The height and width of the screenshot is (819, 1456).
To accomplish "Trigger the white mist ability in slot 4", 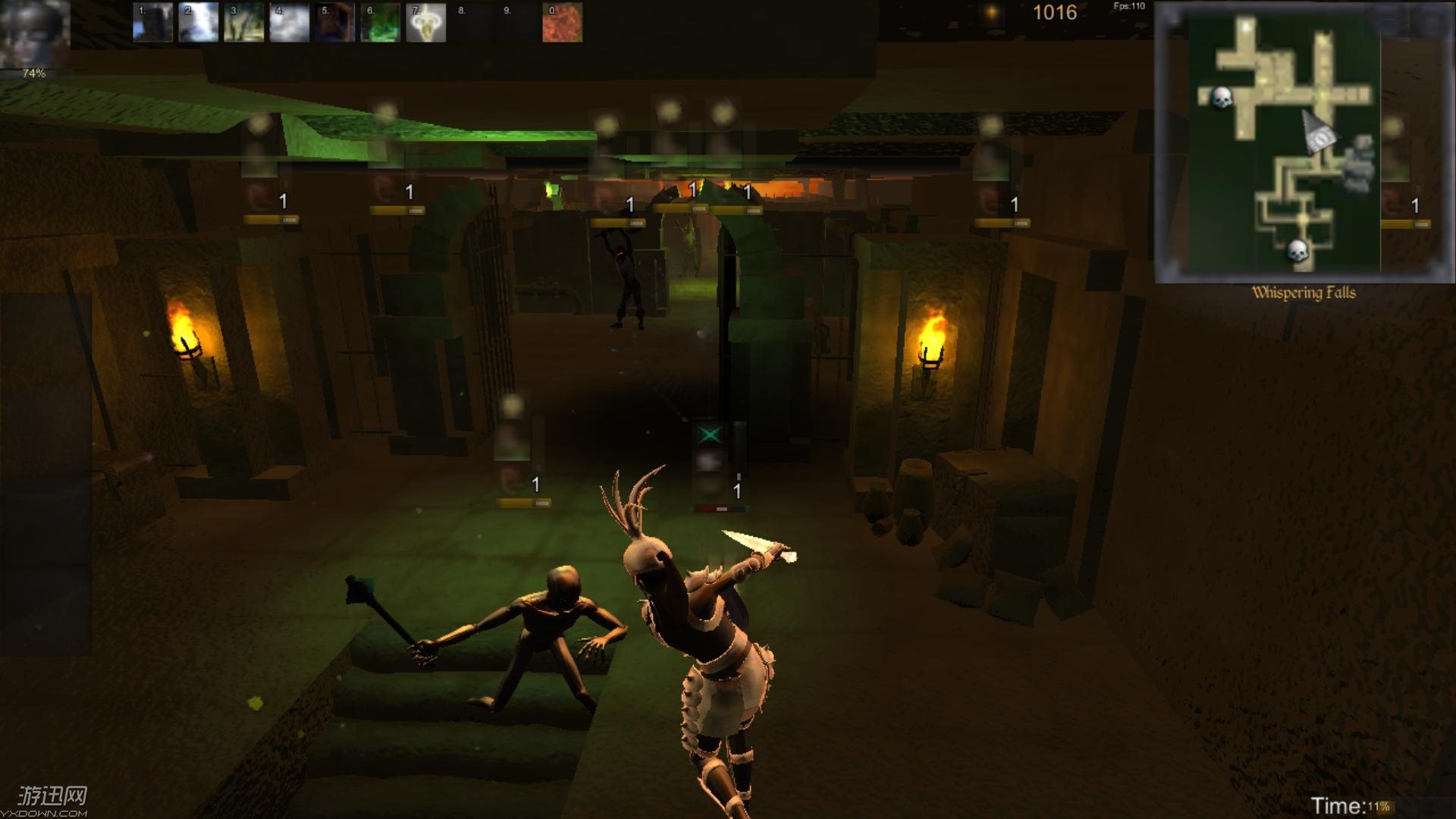I will 289,22.
